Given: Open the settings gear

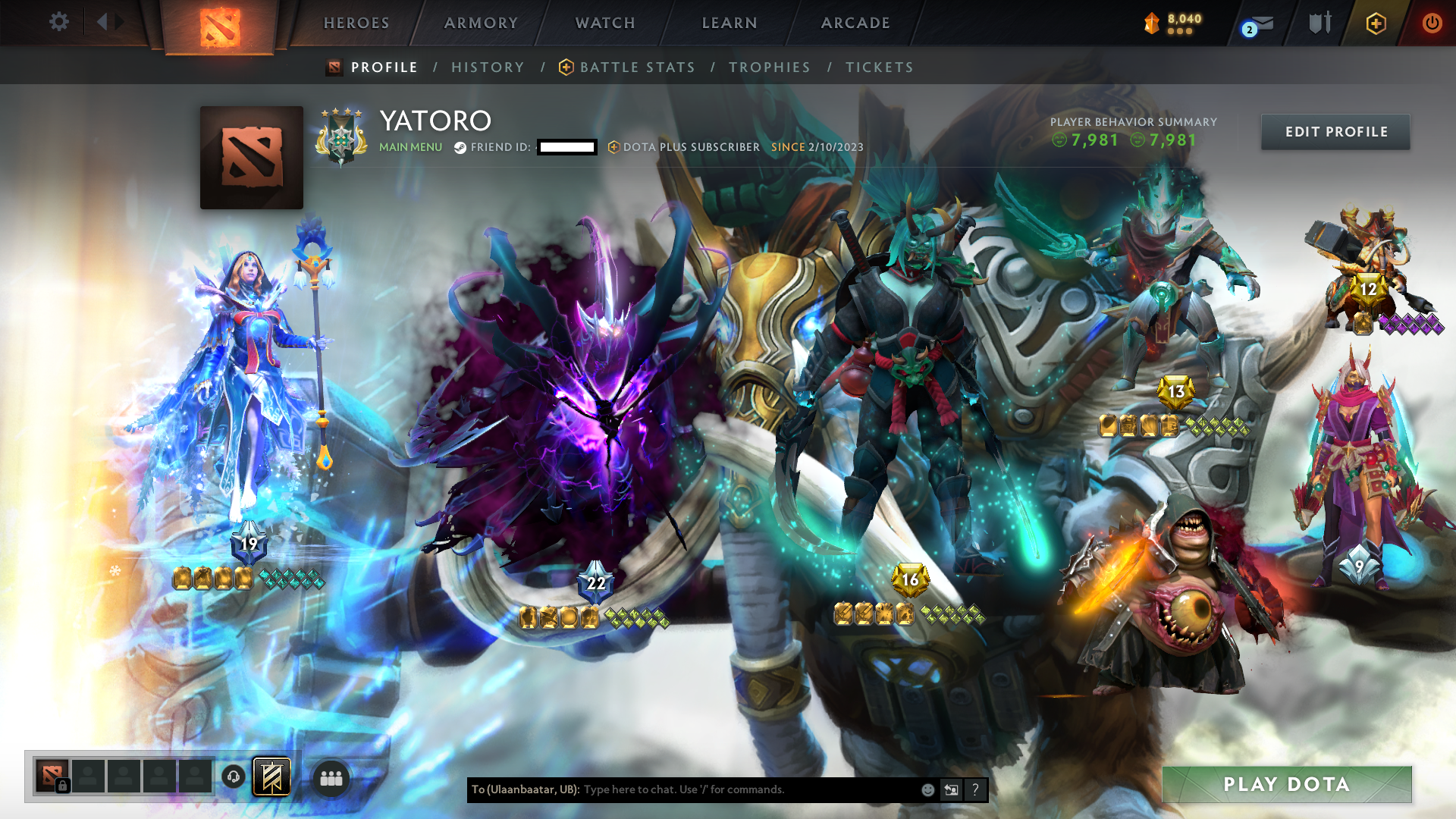Looking at the screenshot, I should [x=59, y=22].
